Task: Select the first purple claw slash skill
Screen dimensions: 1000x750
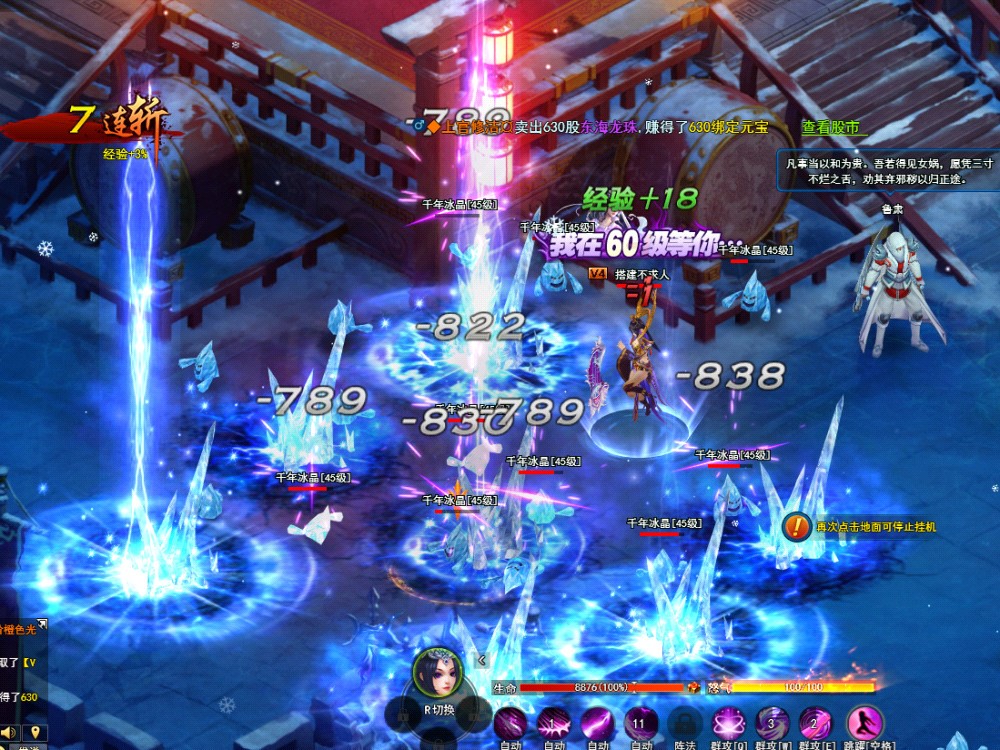Action: click(510, 723)
